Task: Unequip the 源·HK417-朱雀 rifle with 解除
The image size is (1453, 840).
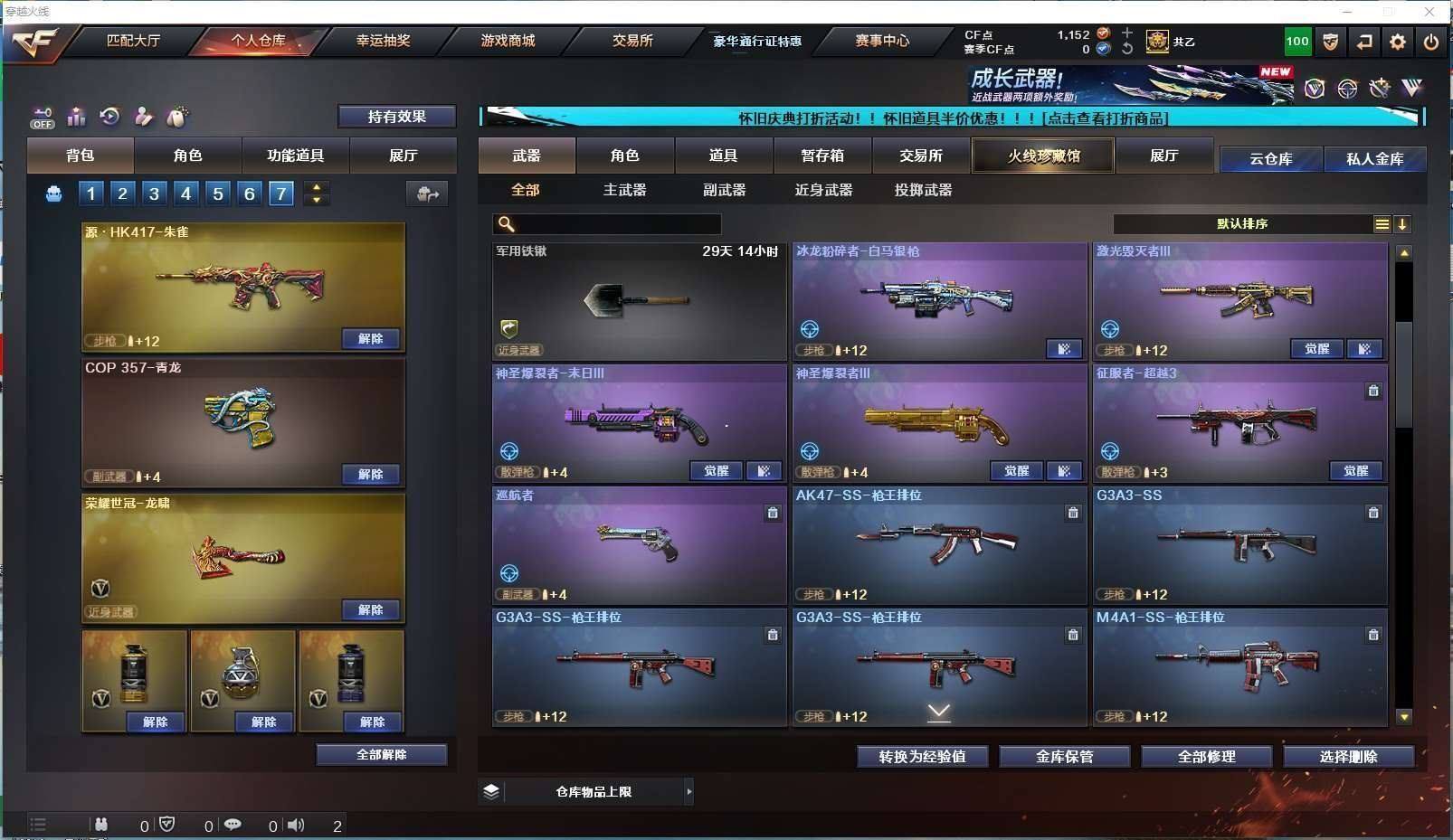Action: pyautogui.click(x=371, y=338)
